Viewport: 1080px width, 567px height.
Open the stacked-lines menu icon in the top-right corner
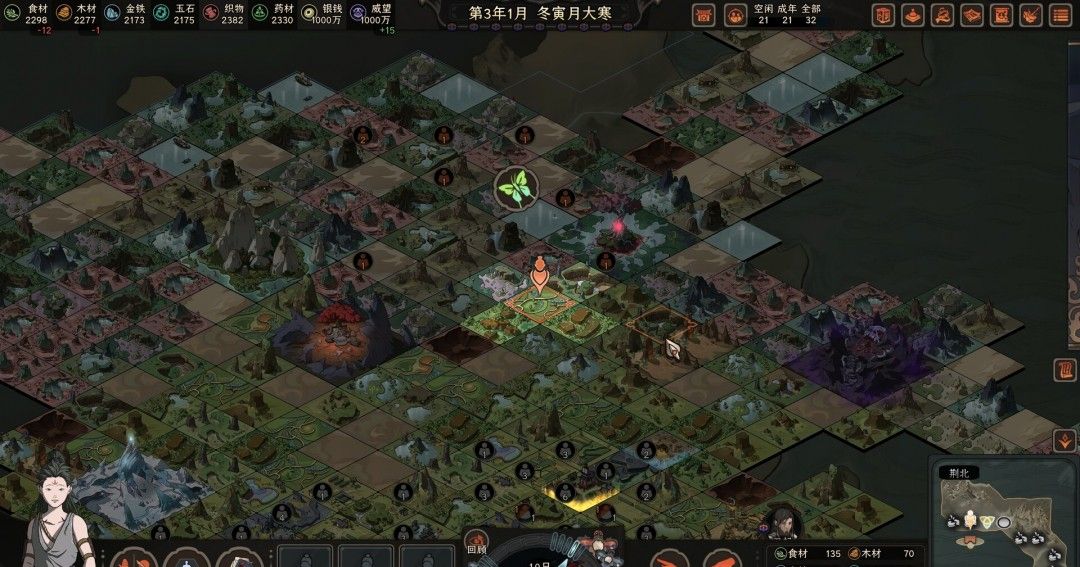pos(1059,15)
